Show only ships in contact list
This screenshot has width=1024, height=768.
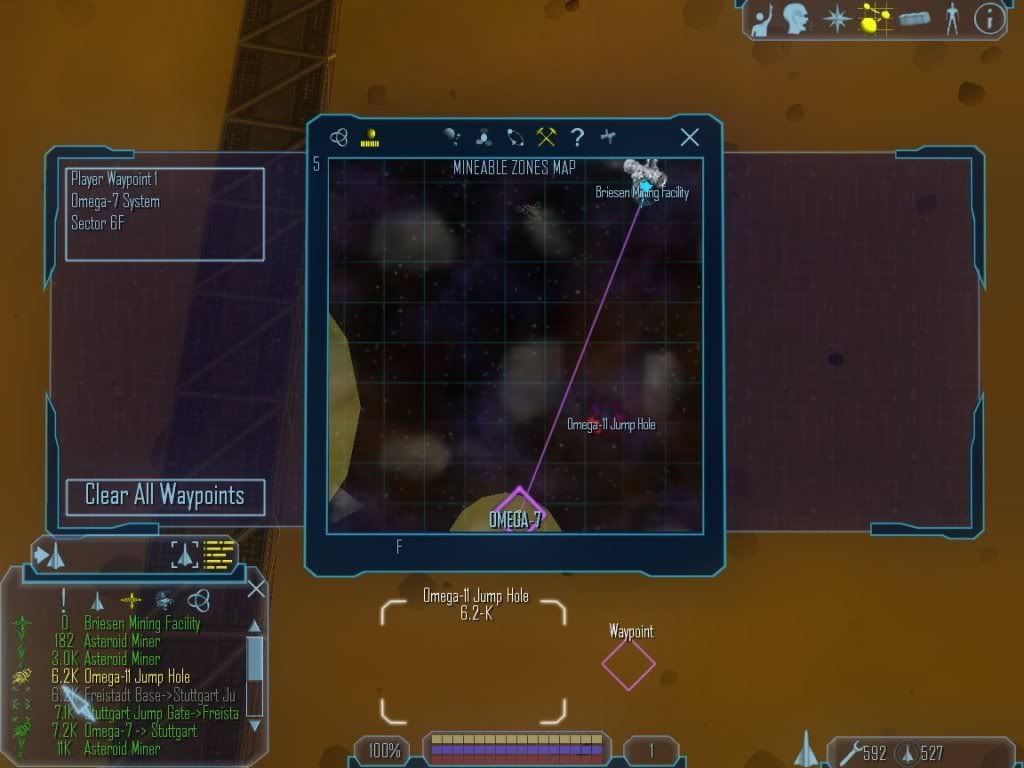point(97,600)
